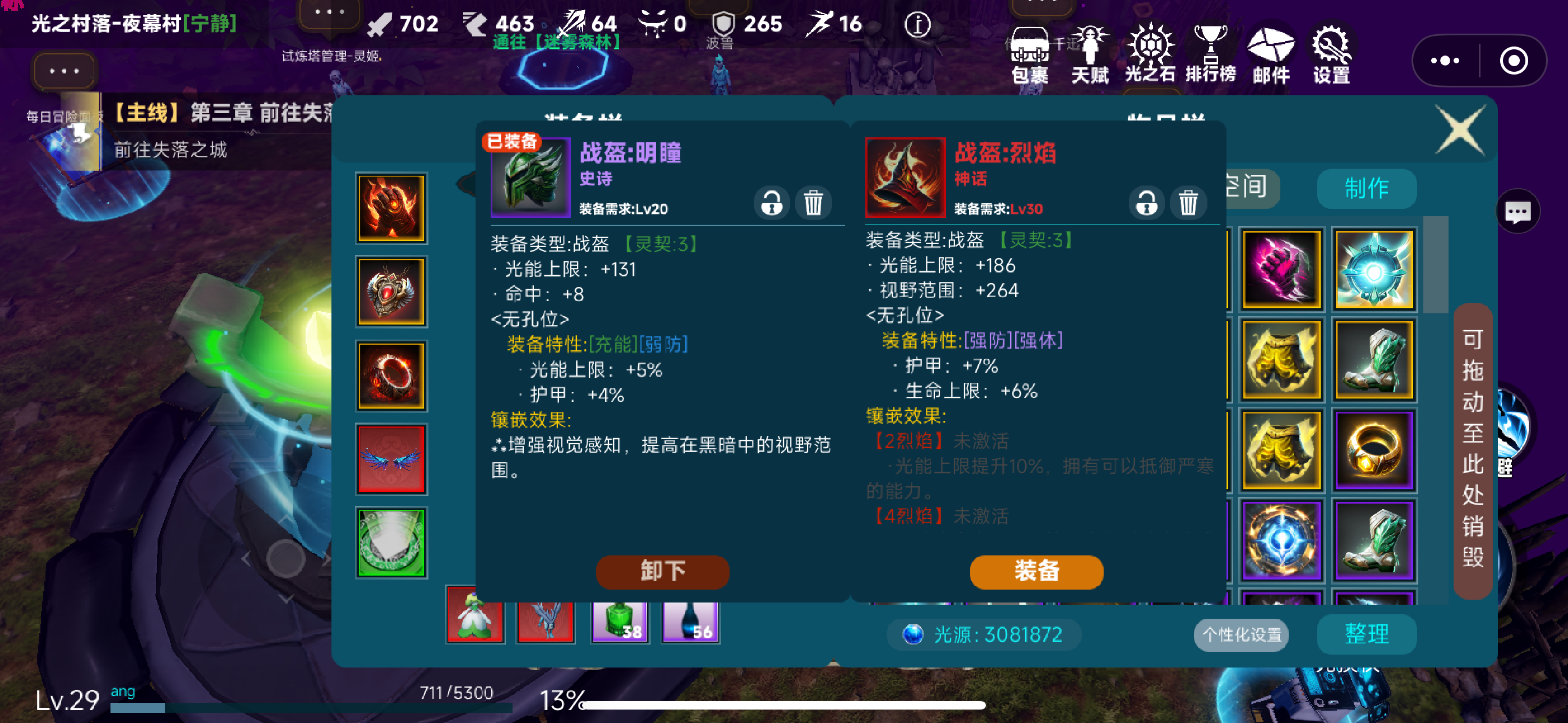Lock the equipped 战盔:明瞳 helmet
This screenshot has height=723, width=1568.
[x=771, y=203]
